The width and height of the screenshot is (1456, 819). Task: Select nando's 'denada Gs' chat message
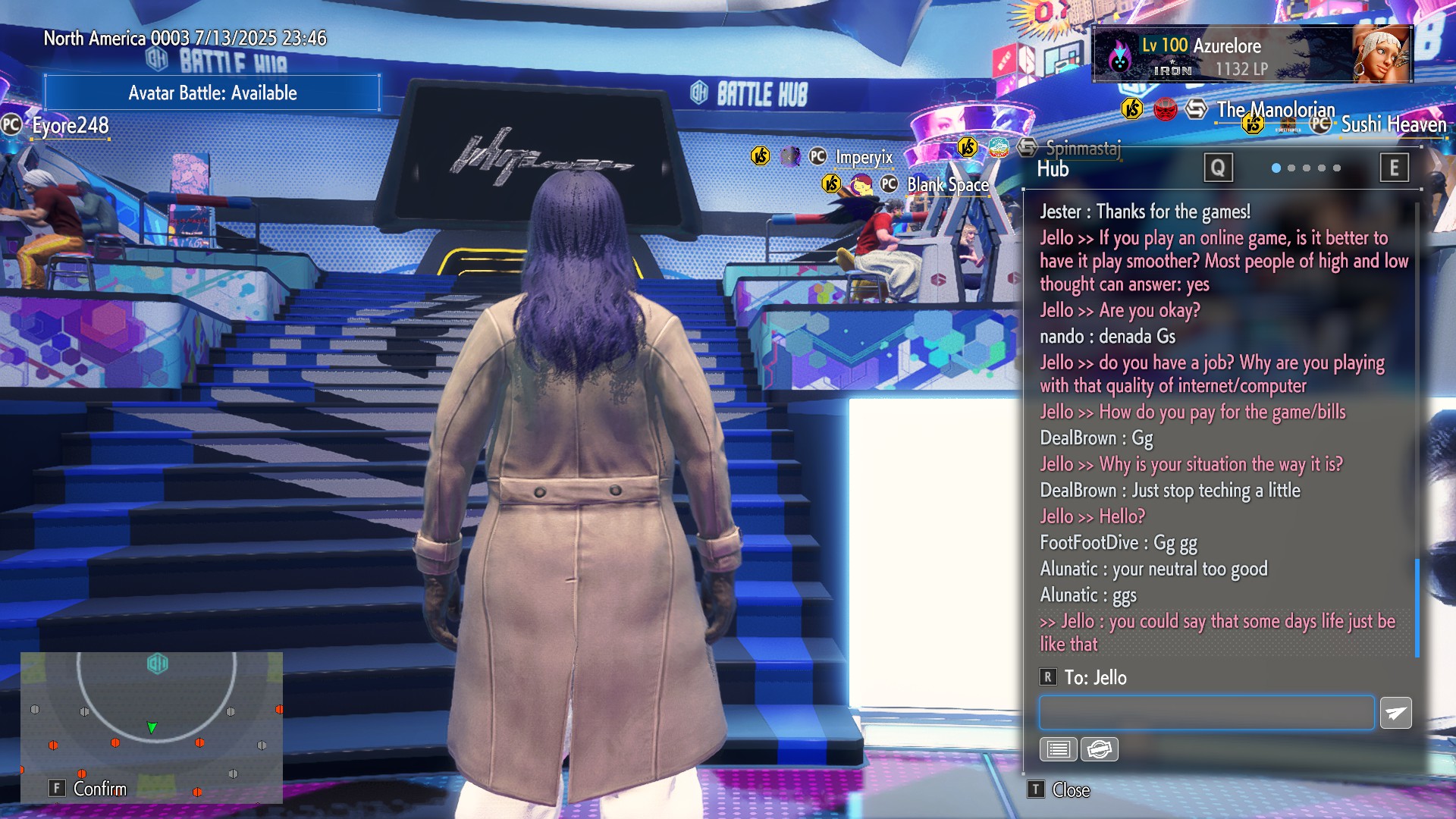1107,336
